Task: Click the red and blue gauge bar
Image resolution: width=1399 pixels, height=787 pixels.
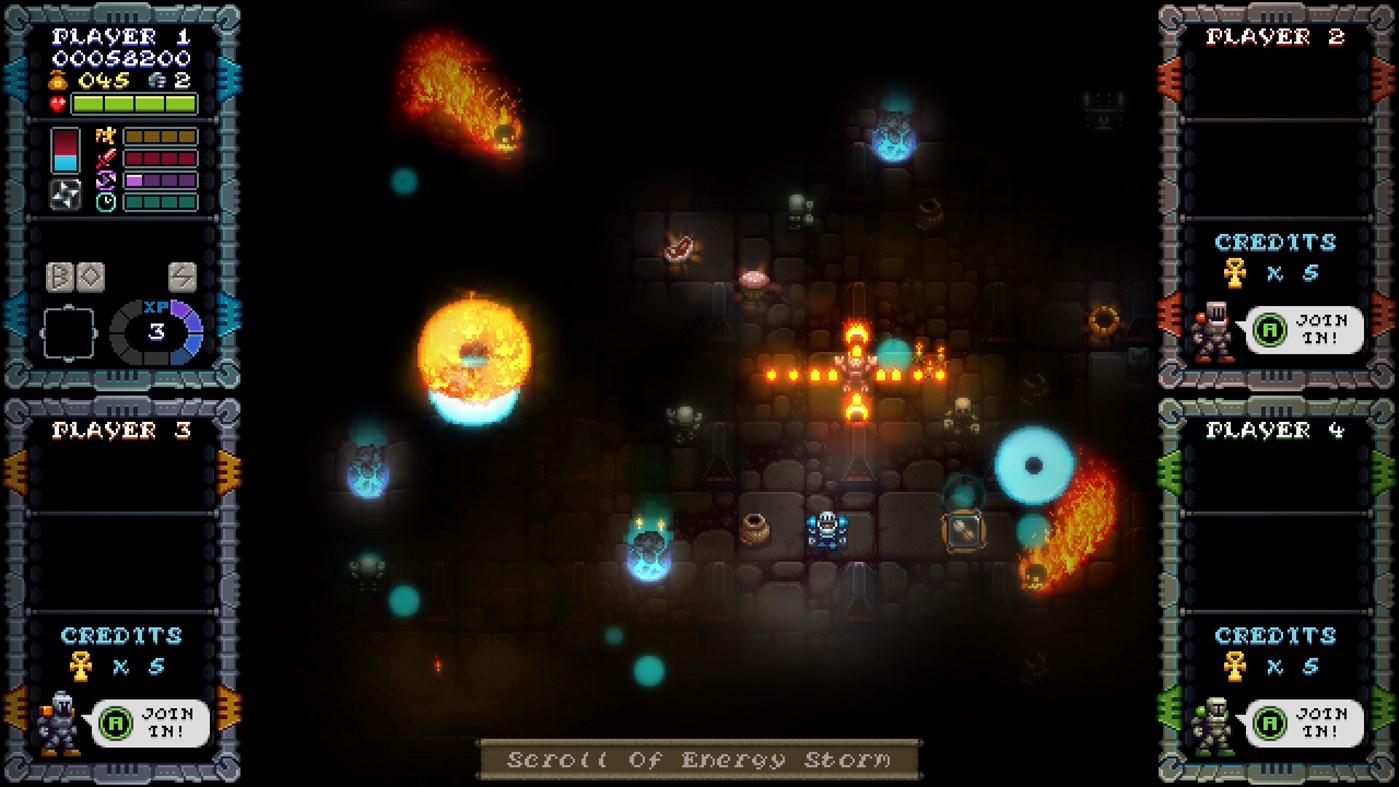Action: click(x=66, y=149)
